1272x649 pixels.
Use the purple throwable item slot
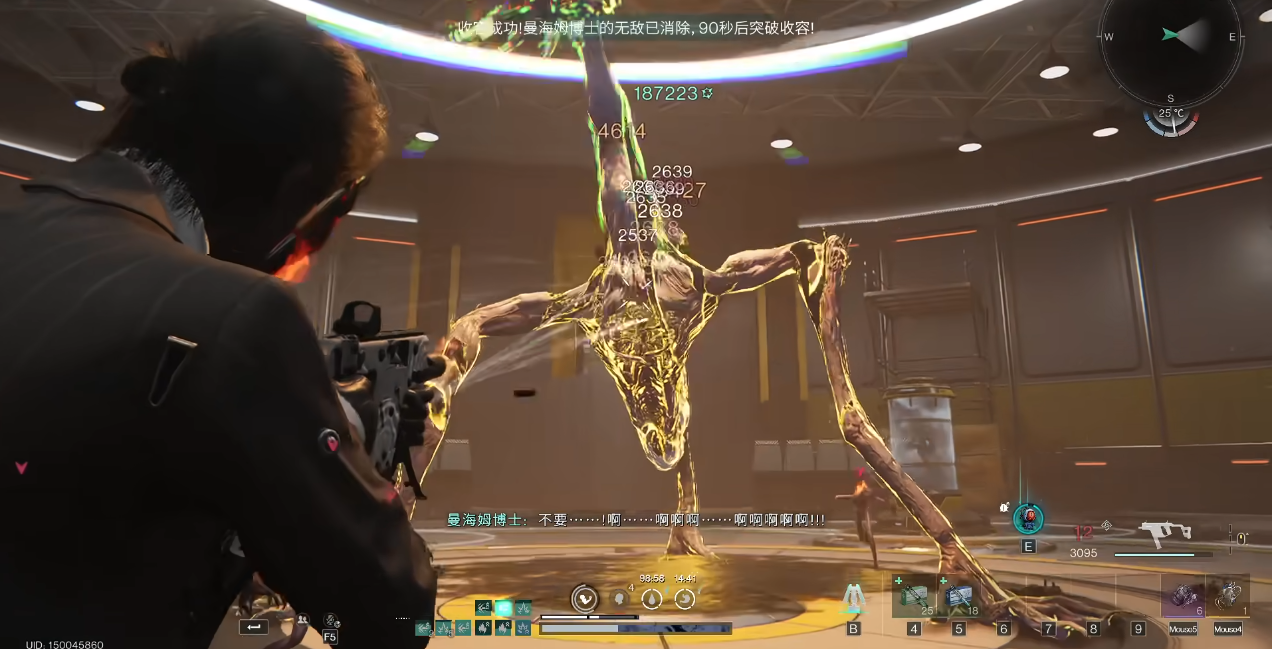(x=1183, y=596)
